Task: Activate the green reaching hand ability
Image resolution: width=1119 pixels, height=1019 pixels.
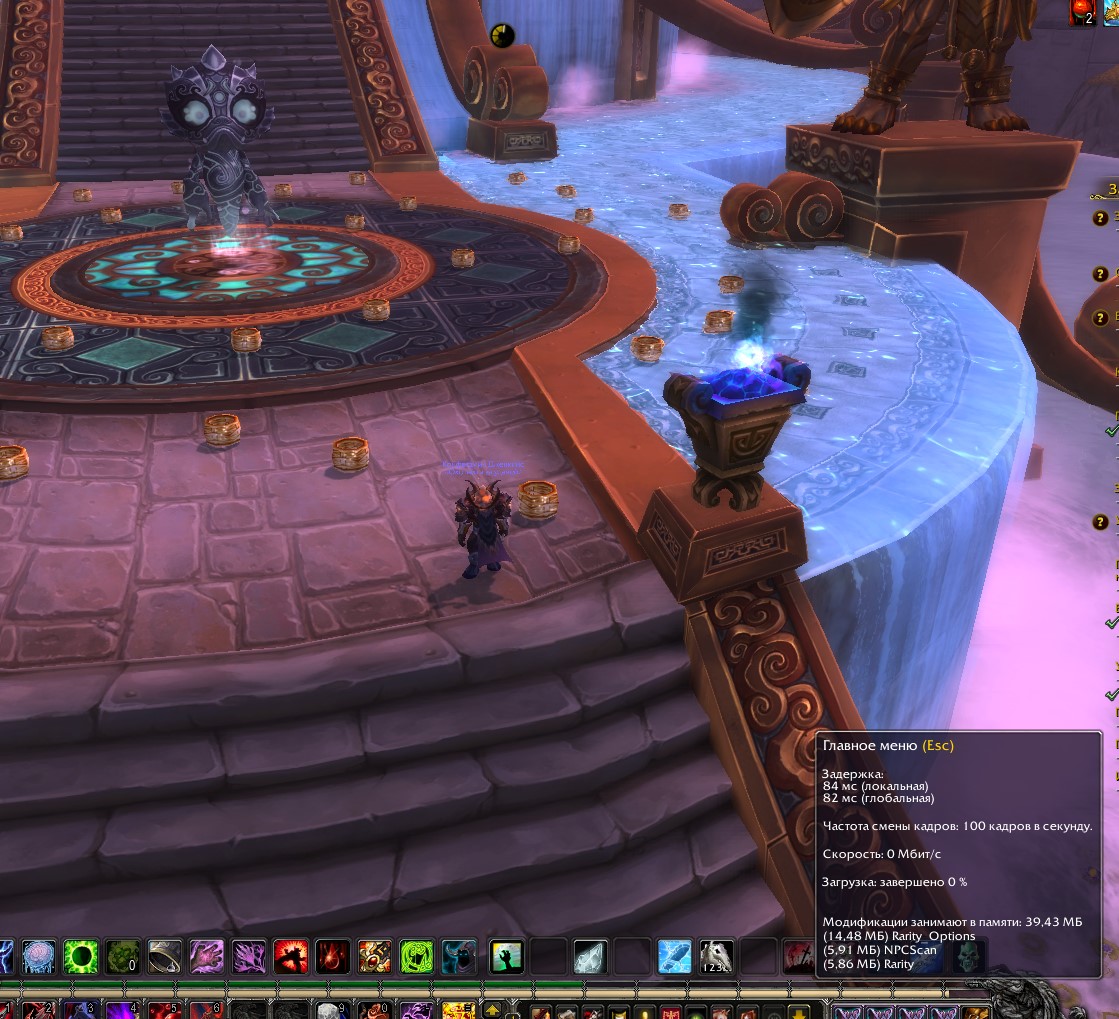Action: [507, 957]
